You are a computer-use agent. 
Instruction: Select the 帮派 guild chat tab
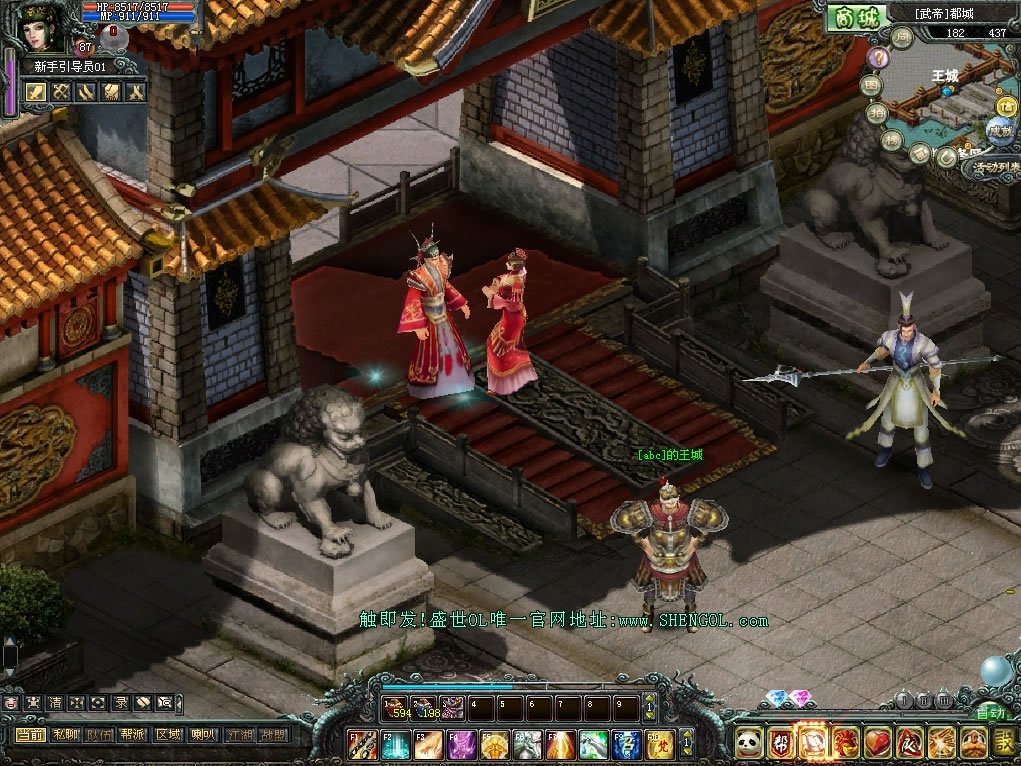[x=134, y=735]
